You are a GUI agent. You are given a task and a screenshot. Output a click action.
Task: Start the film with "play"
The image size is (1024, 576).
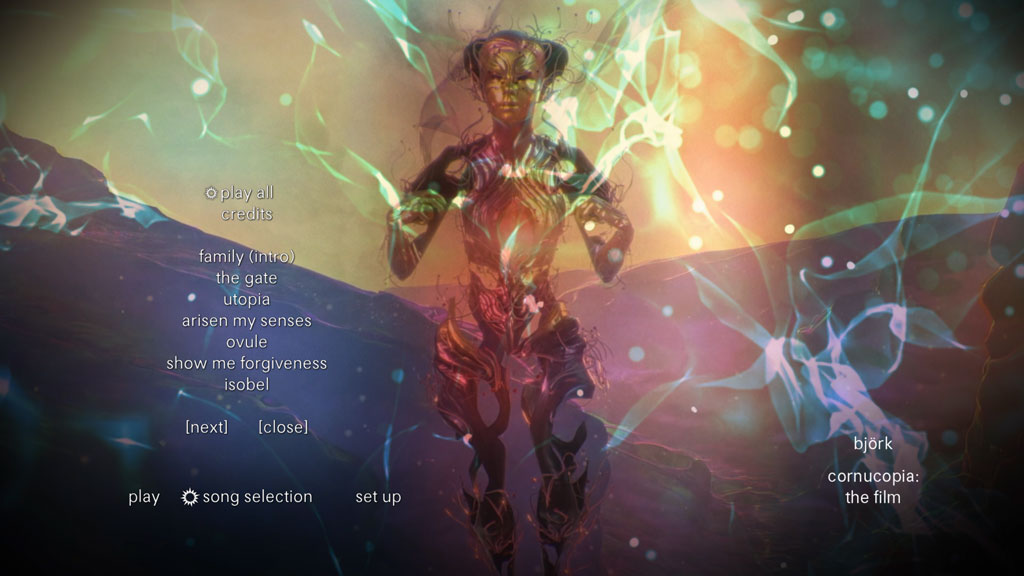(144, 497)
